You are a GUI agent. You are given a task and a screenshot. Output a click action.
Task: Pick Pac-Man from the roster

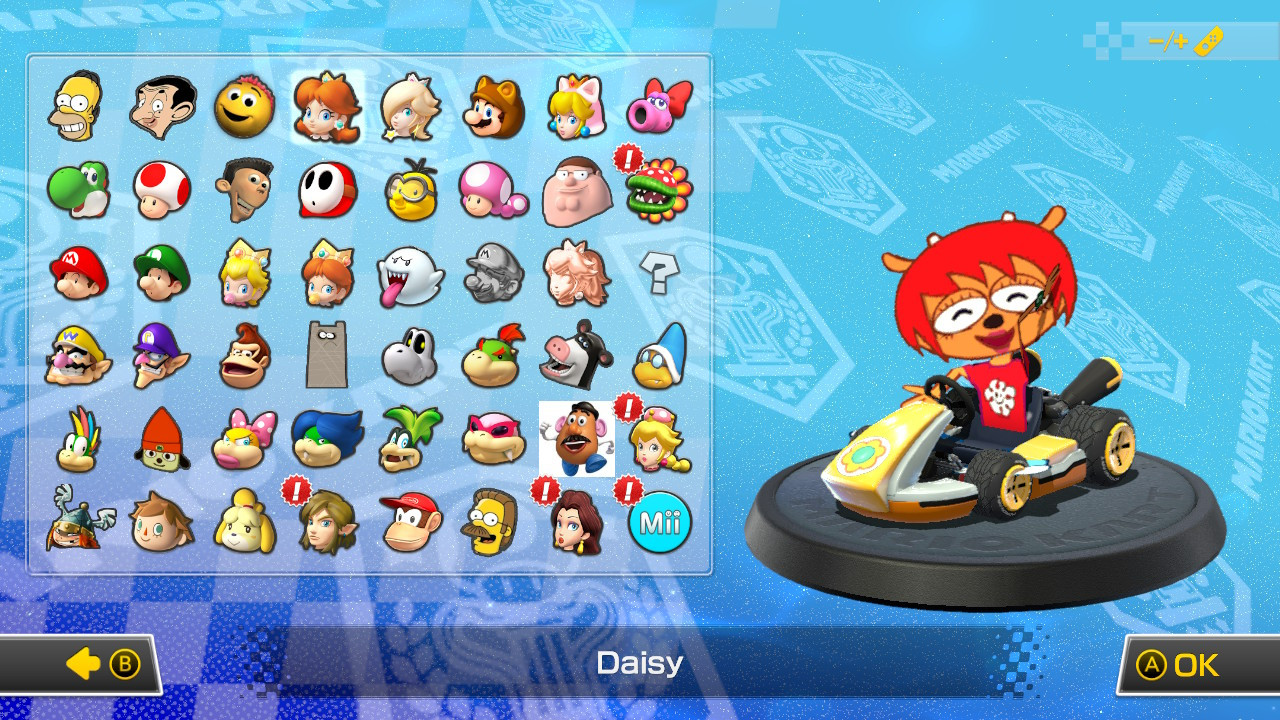[x=244, y=107]
